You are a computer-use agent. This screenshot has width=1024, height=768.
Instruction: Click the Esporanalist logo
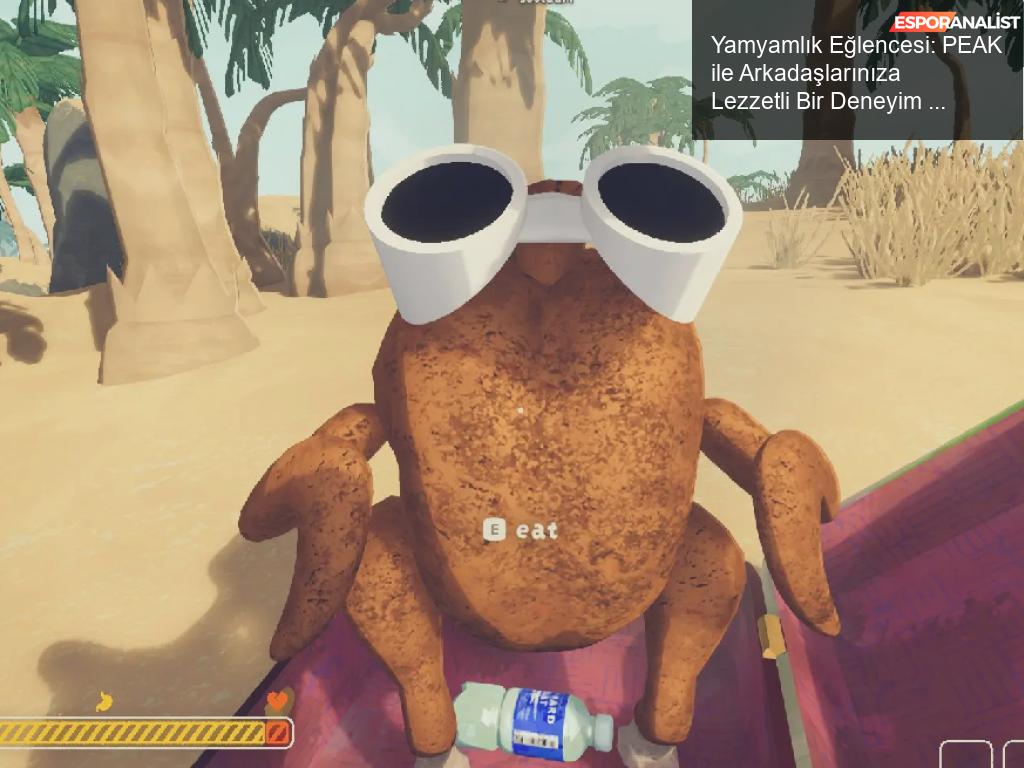(x=956, y=22)
